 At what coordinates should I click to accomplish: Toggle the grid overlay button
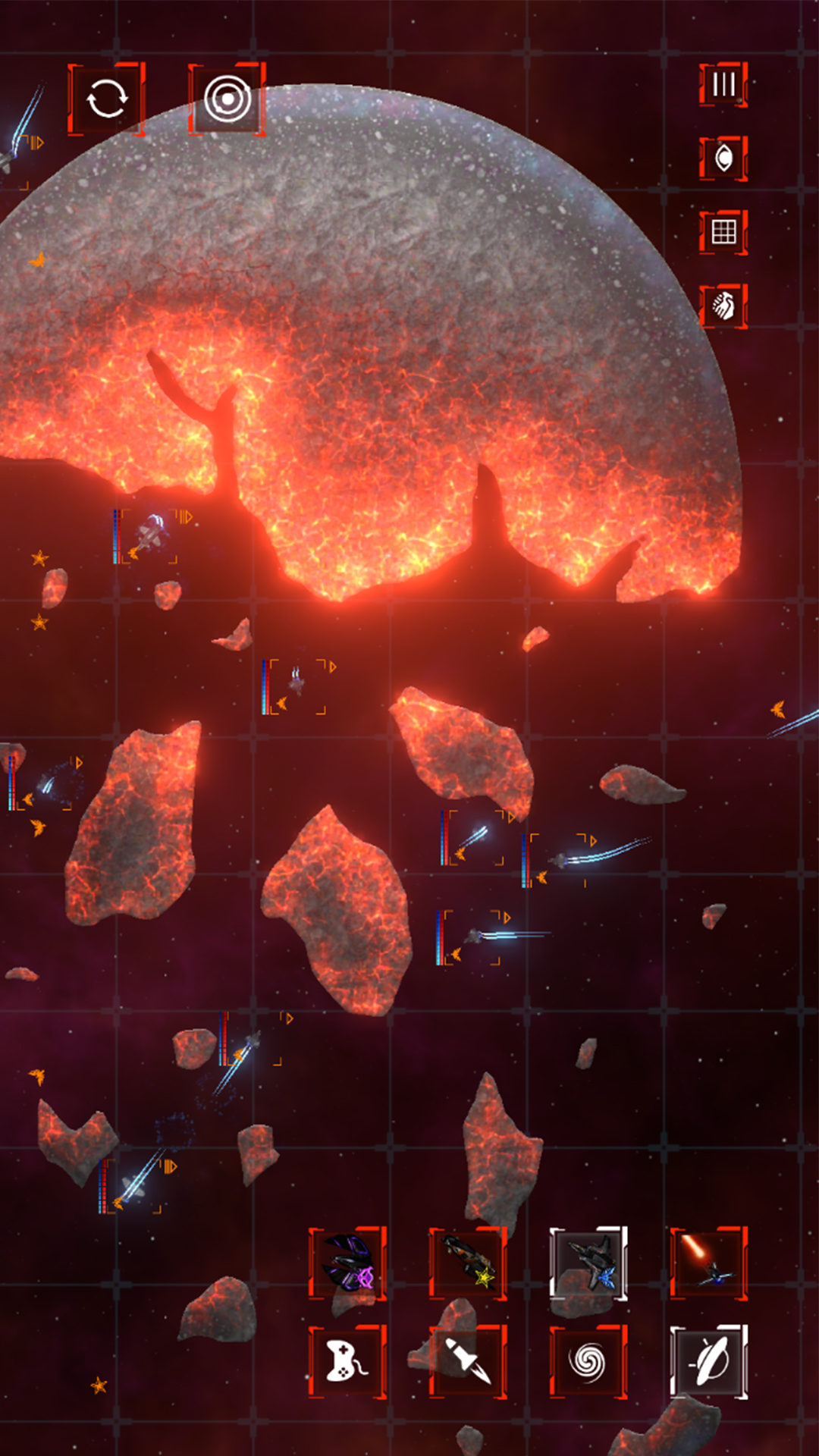coord(723,232)
